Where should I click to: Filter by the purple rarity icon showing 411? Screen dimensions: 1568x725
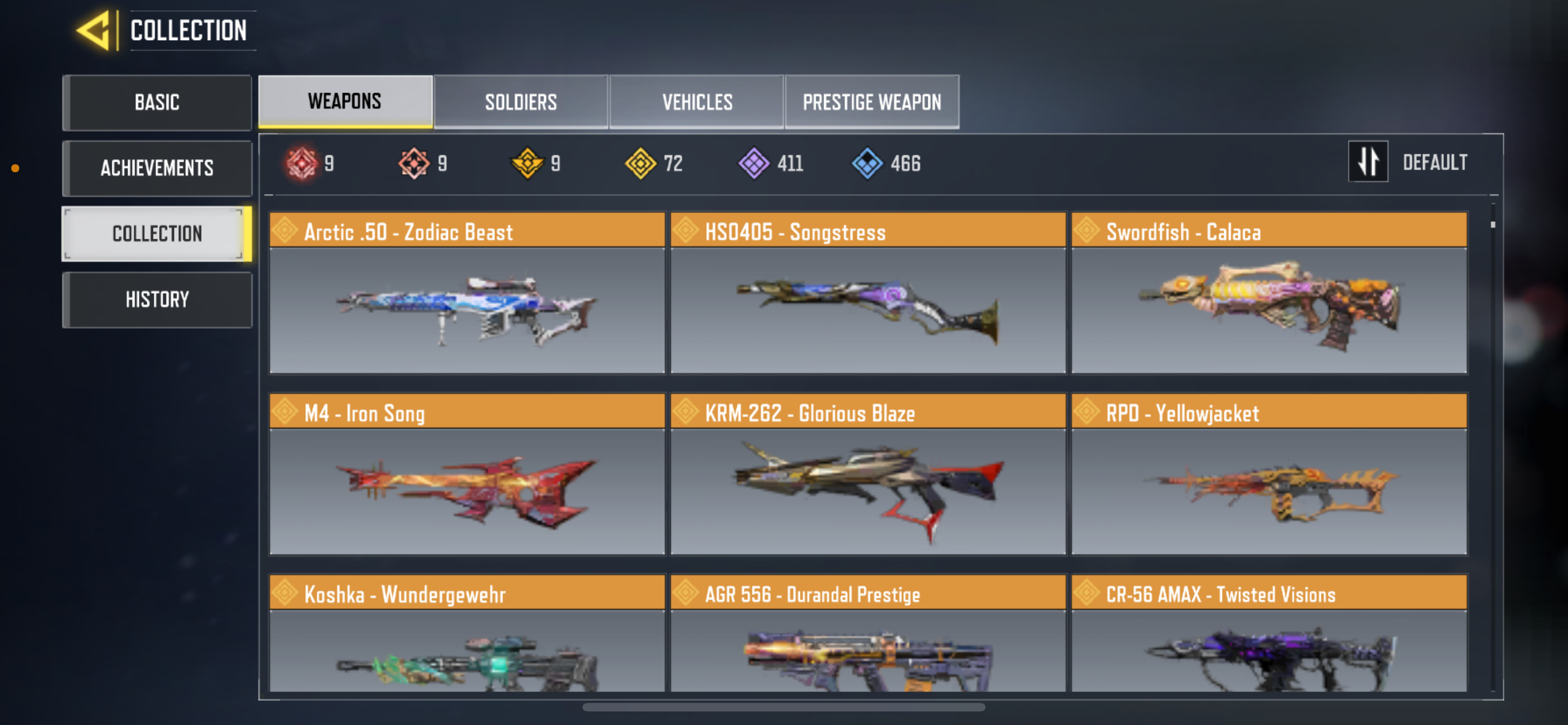tap(754, 162)
